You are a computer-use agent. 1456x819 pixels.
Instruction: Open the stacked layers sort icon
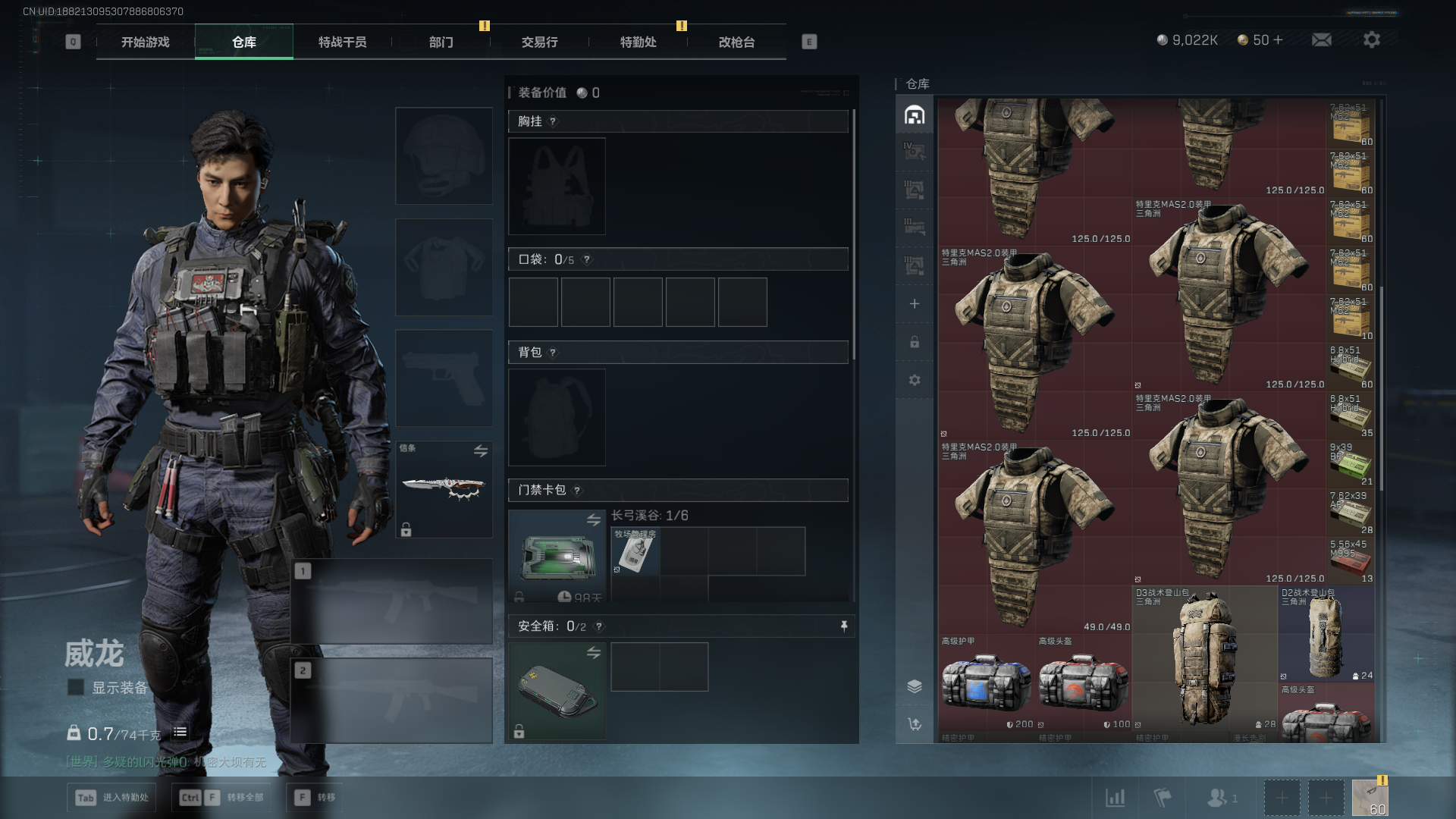pyautogui.click(x=915, y=686)
